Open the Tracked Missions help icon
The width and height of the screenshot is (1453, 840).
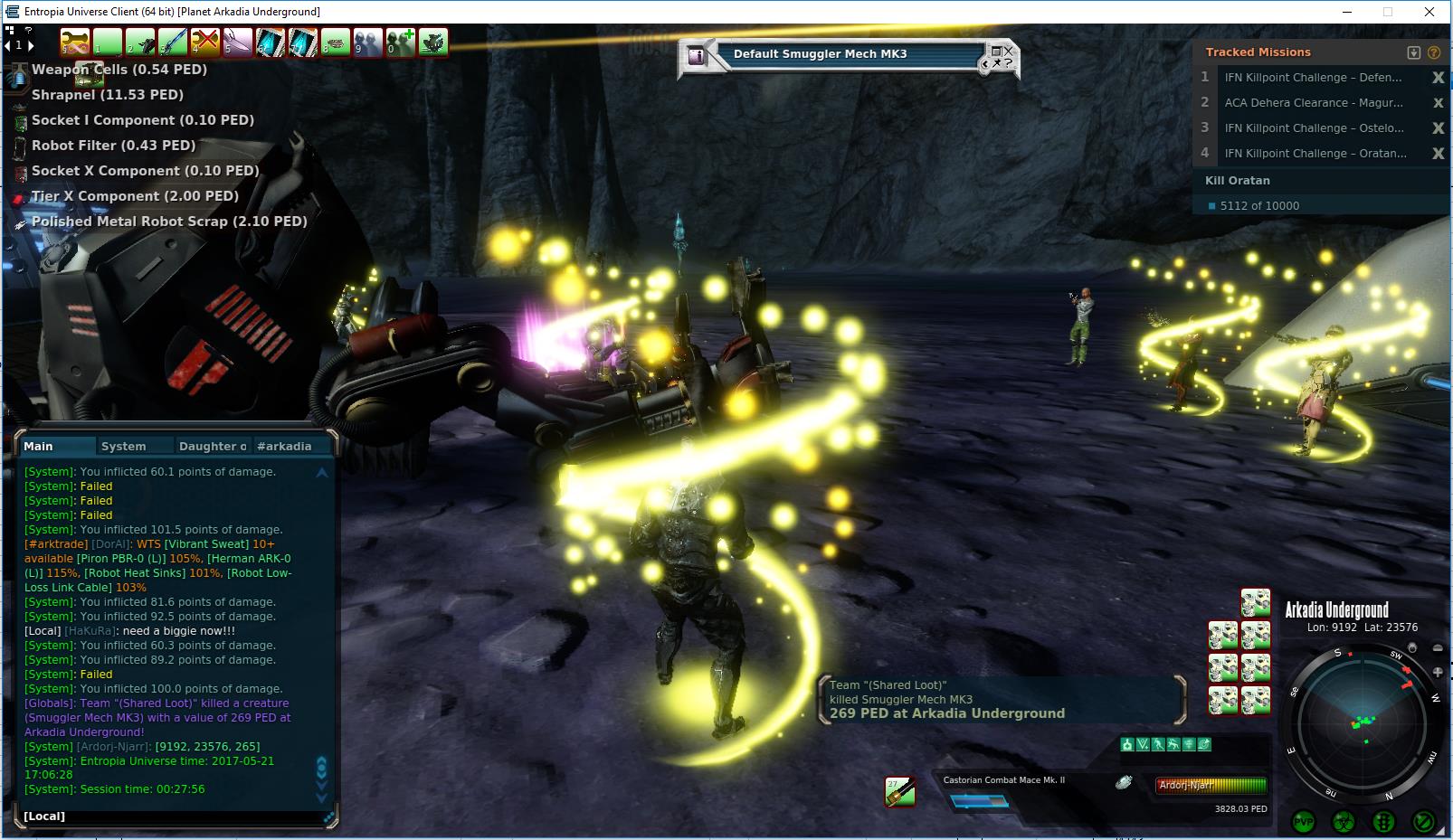click(1434, 52)
